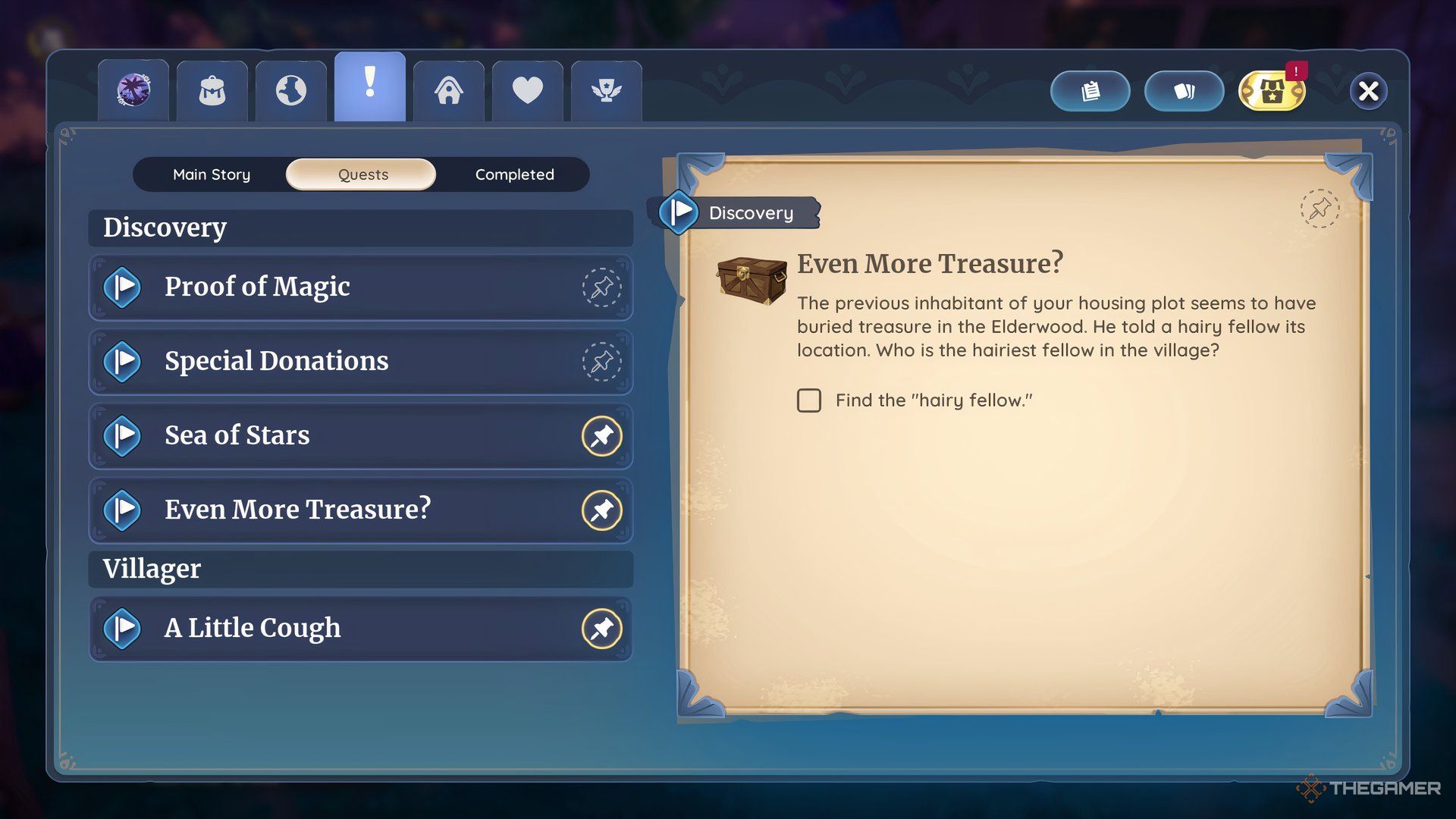Open the heart relationships tab
This screenshot has height=819, width=1456.
527,91
